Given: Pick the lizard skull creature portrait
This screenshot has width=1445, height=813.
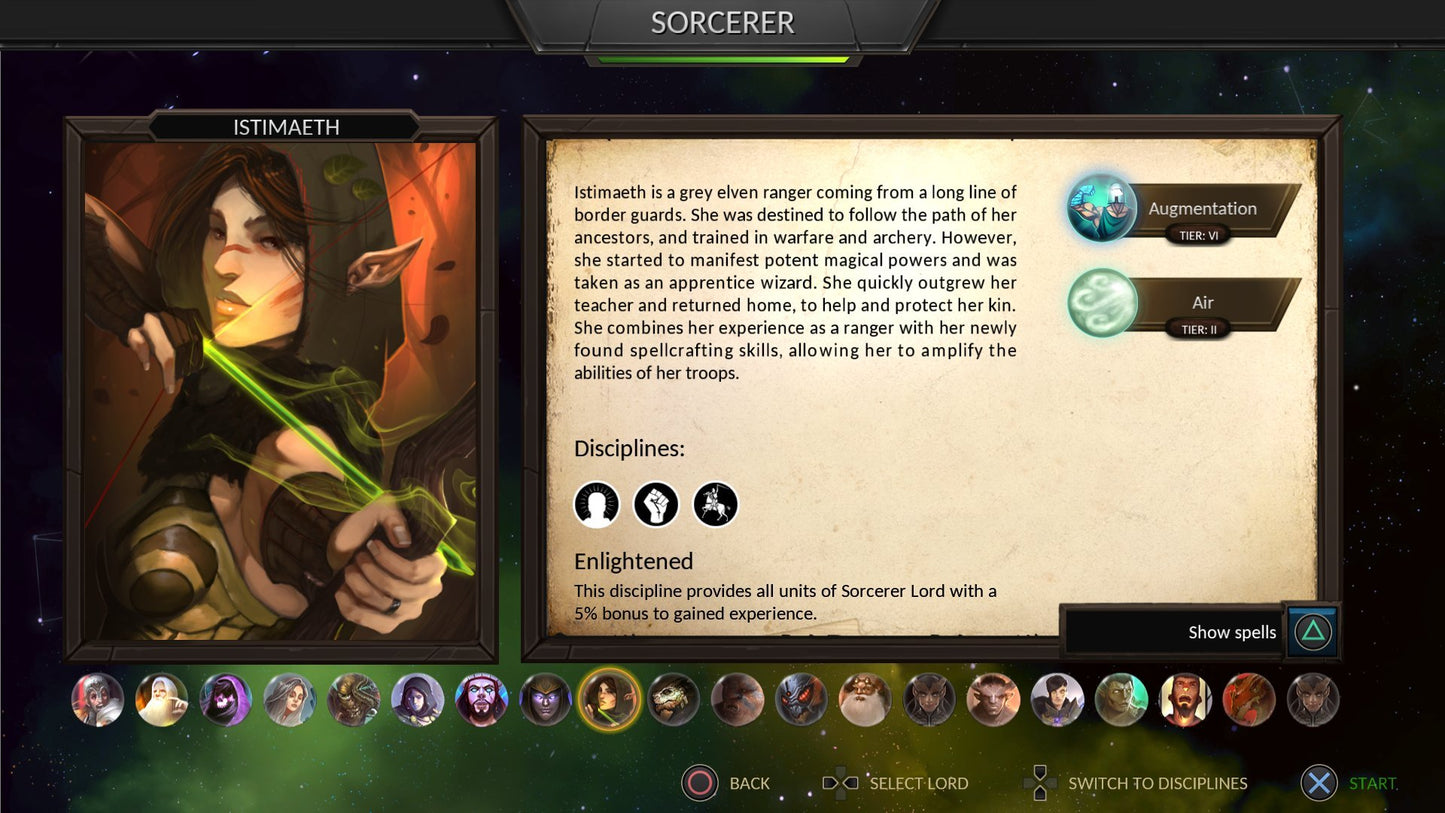Looking at the screenshot, I should [673, 699].
